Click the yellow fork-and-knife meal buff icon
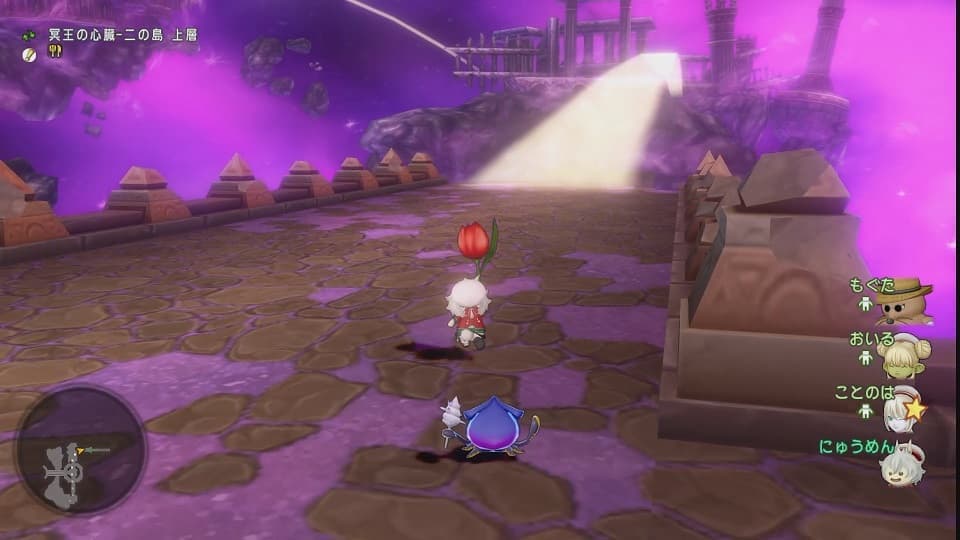This screenshot has height=540, width=960. click(x=54, y=52)
